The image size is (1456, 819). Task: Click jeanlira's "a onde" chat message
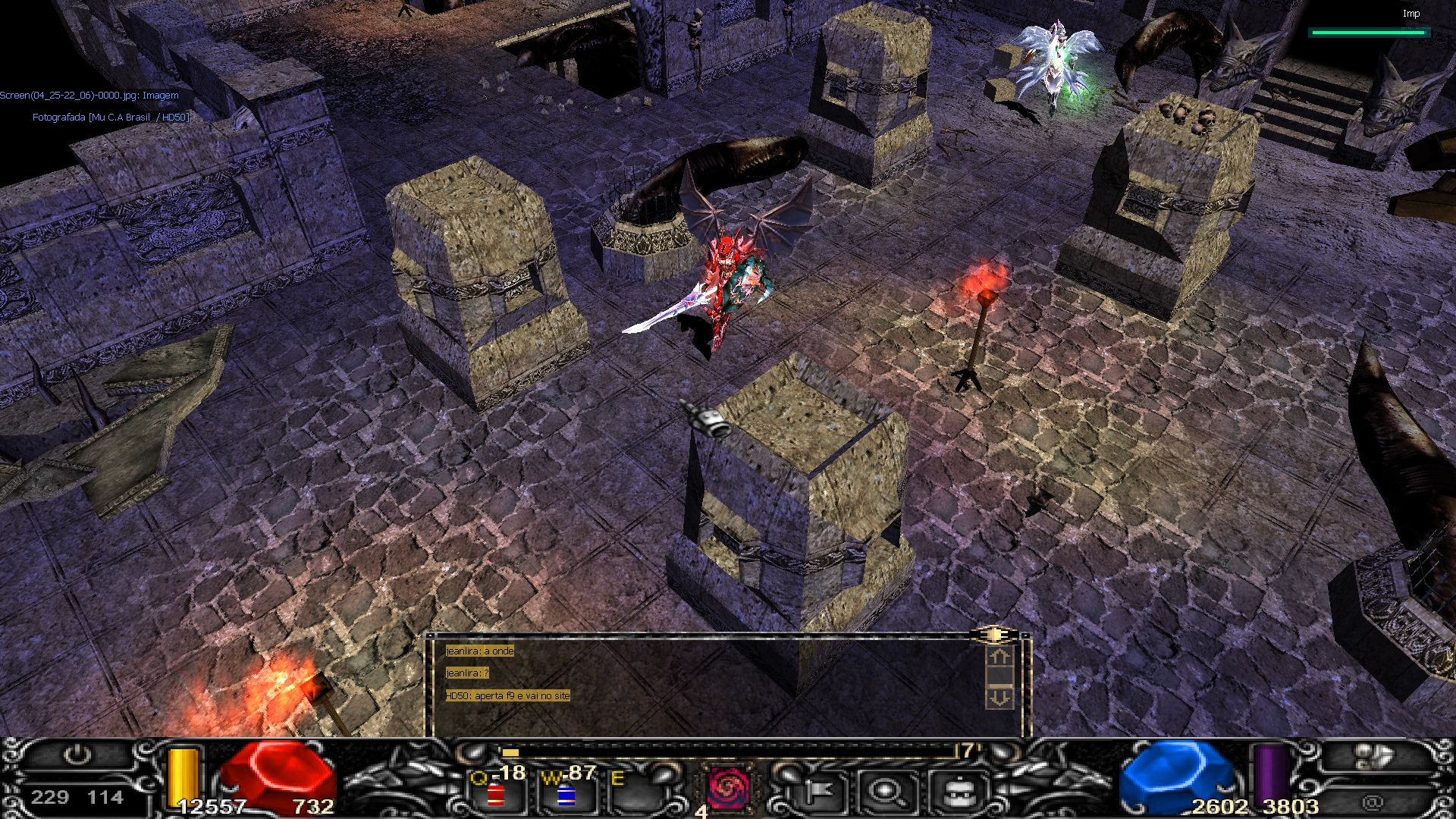point(480,651)
